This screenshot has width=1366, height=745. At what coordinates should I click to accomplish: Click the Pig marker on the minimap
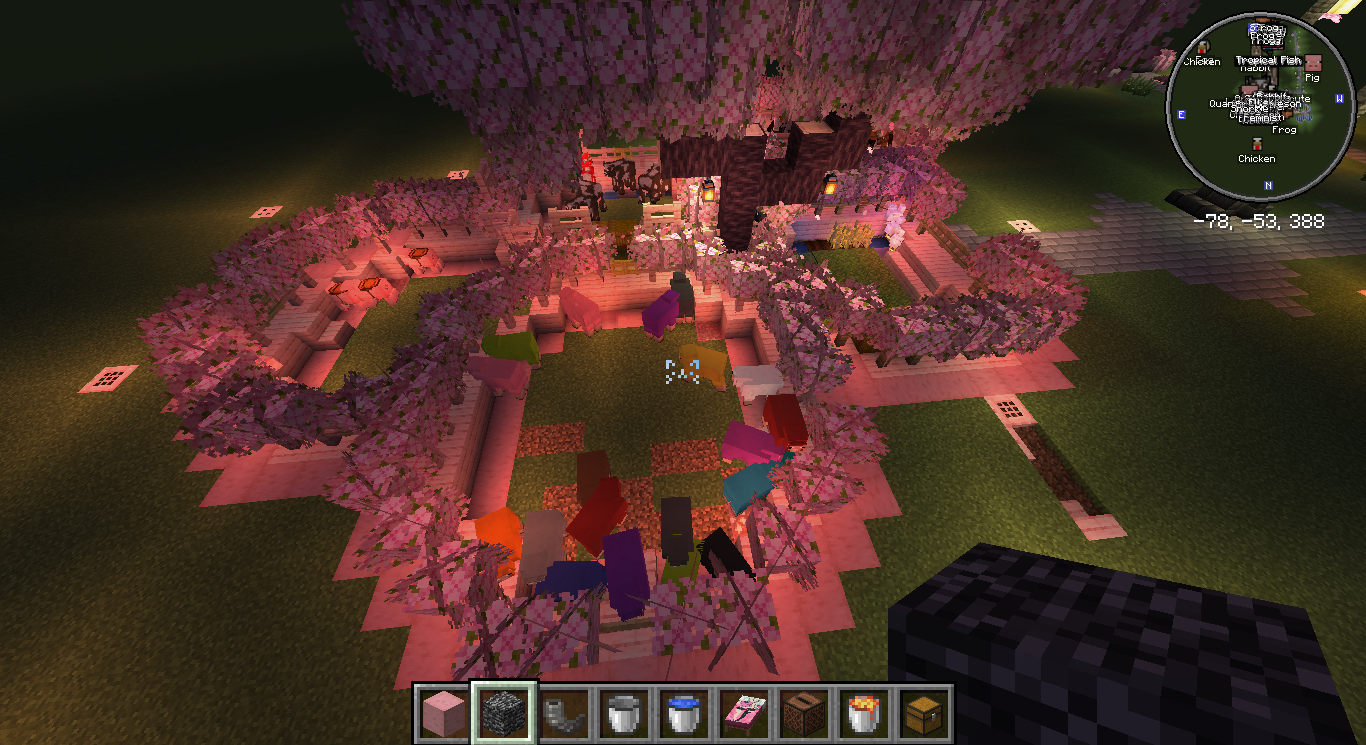point(1312,65)
